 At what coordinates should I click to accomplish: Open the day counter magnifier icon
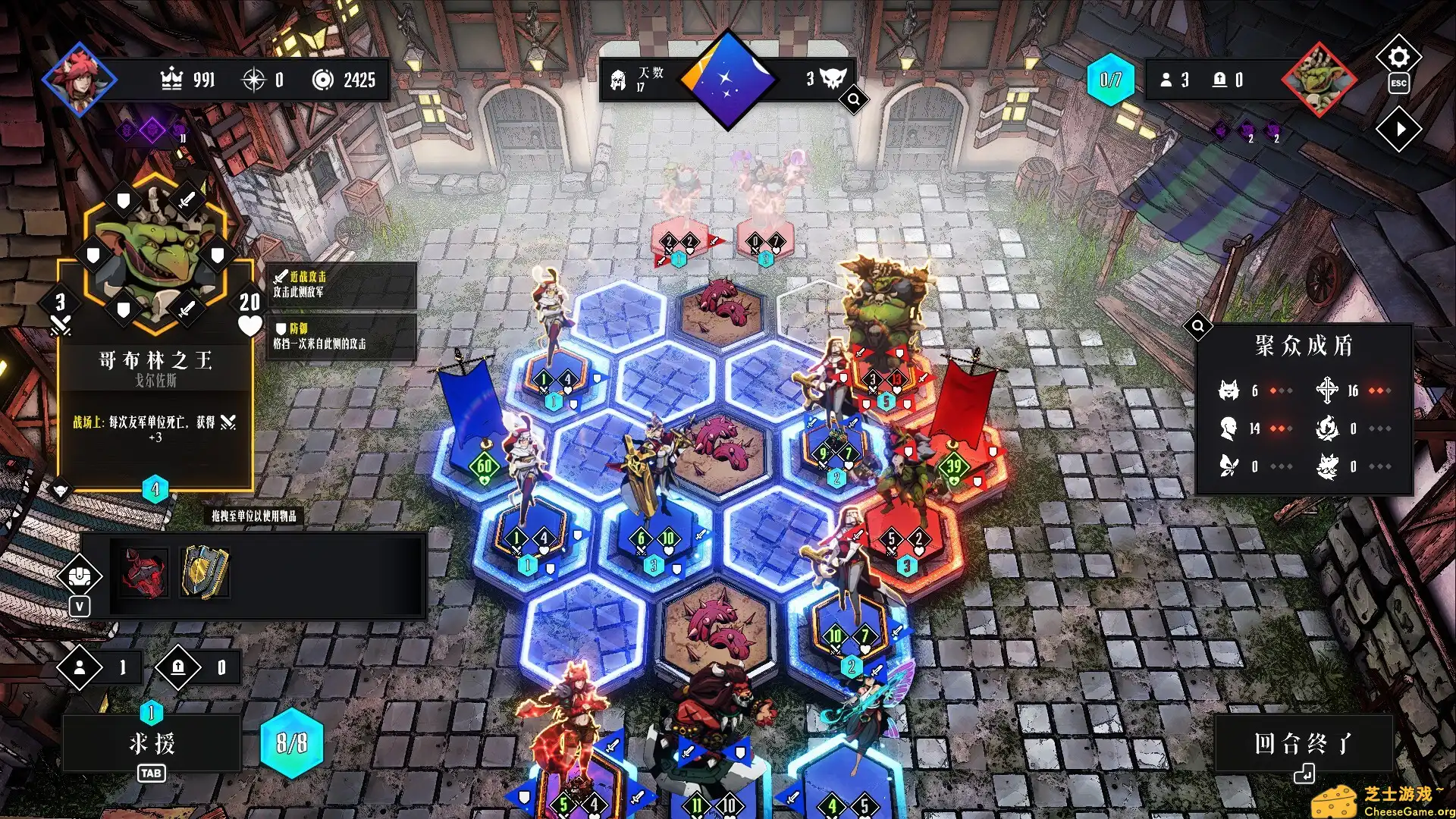coord(853,99)
